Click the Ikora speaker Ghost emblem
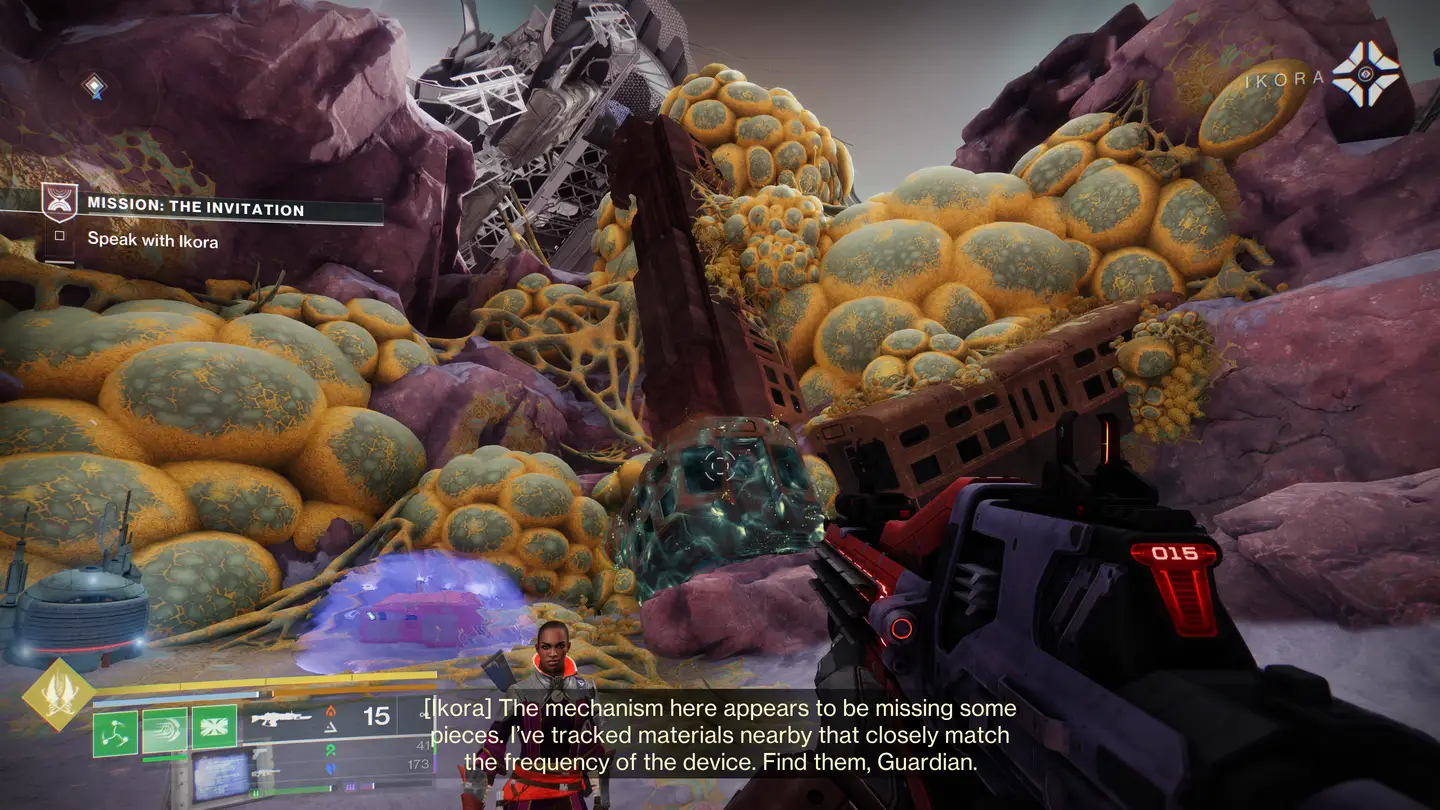 pyautogui.click(x=1367, y=74)
